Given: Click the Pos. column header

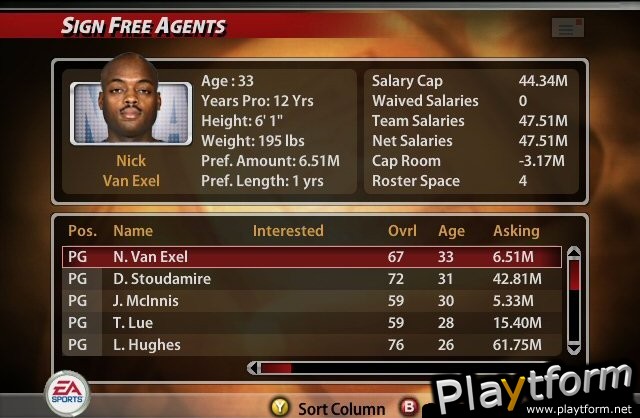Looking at the screenshot, I should [x=81, y=231].
